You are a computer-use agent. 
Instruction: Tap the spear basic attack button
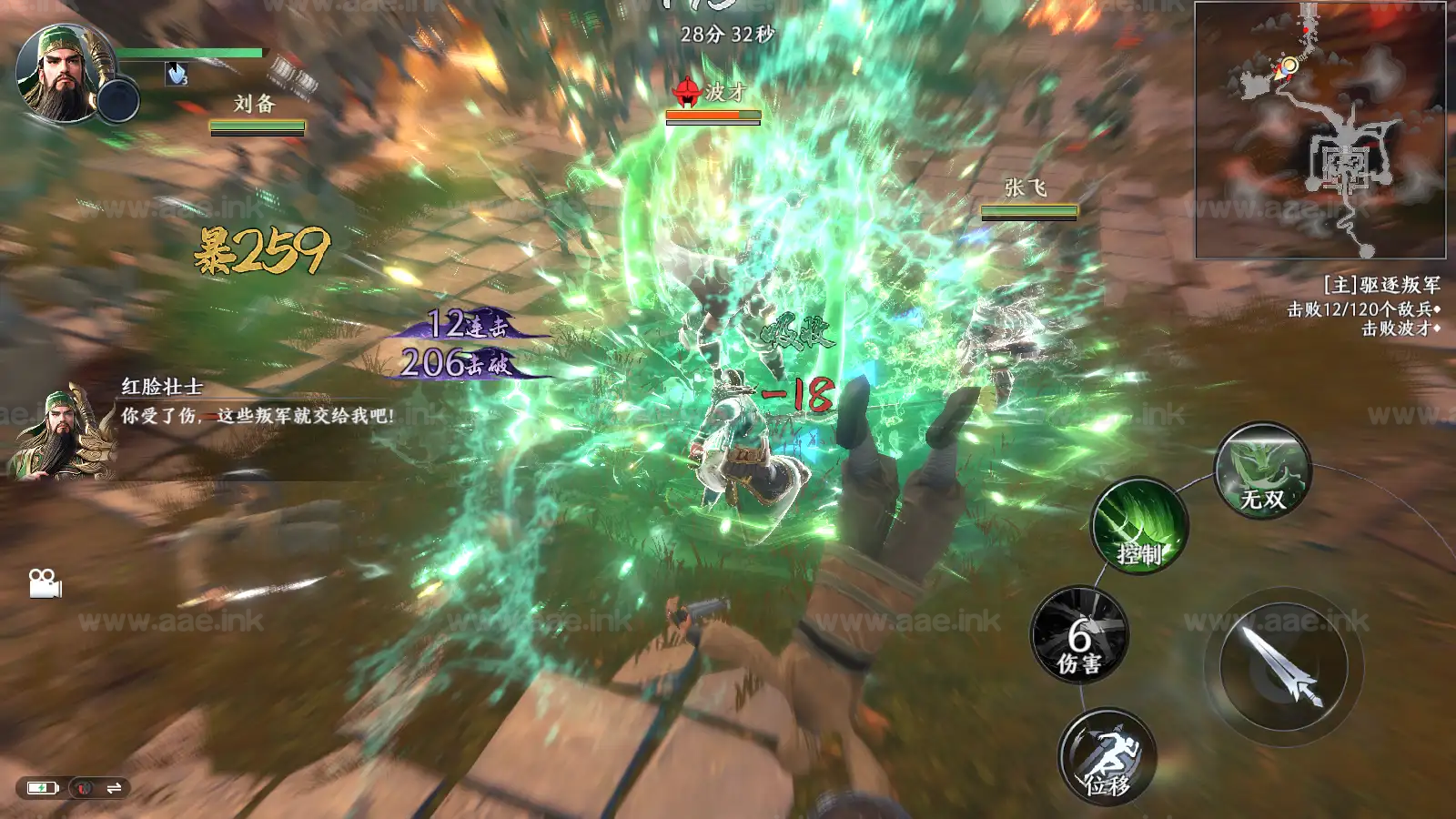pos(1283,667)
